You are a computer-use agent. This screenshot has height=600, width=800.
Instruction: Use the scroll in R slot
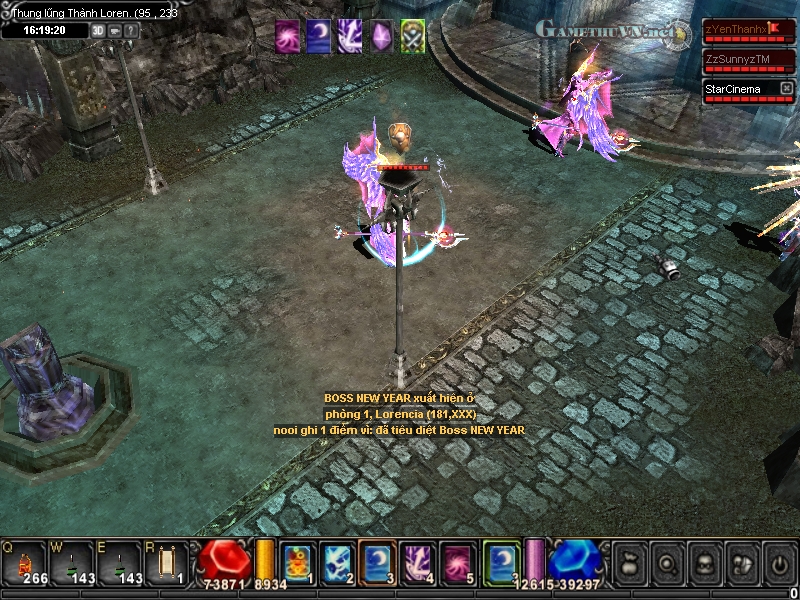pos(167,563)
